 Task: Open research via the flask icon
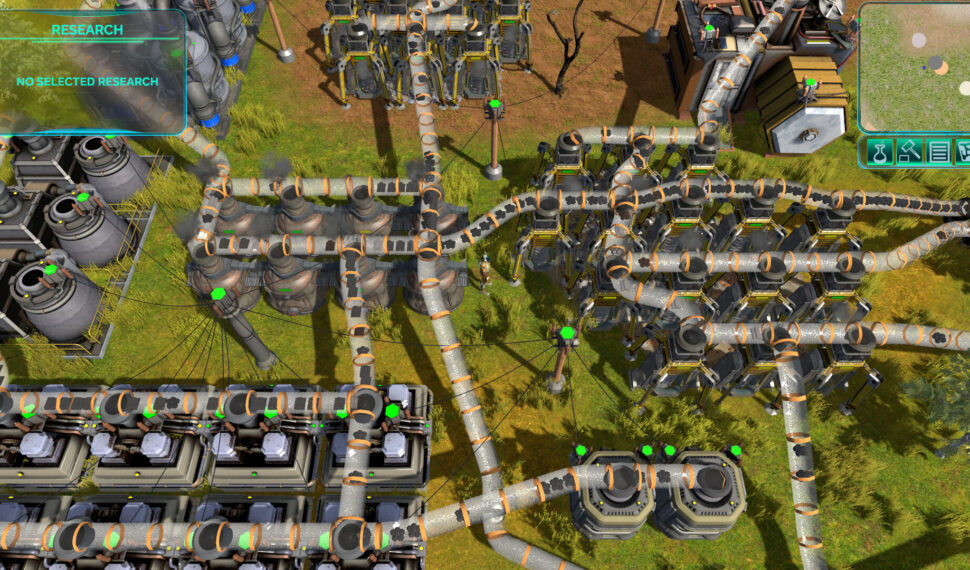click(879, 153)
